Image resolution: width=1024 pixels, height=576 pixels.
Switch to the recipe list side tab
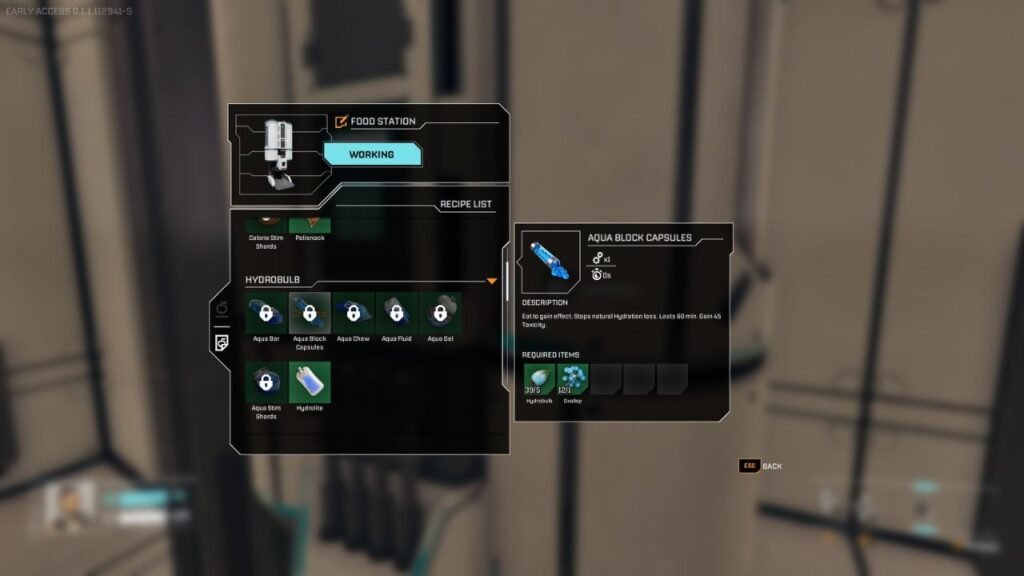click(221, 343)
